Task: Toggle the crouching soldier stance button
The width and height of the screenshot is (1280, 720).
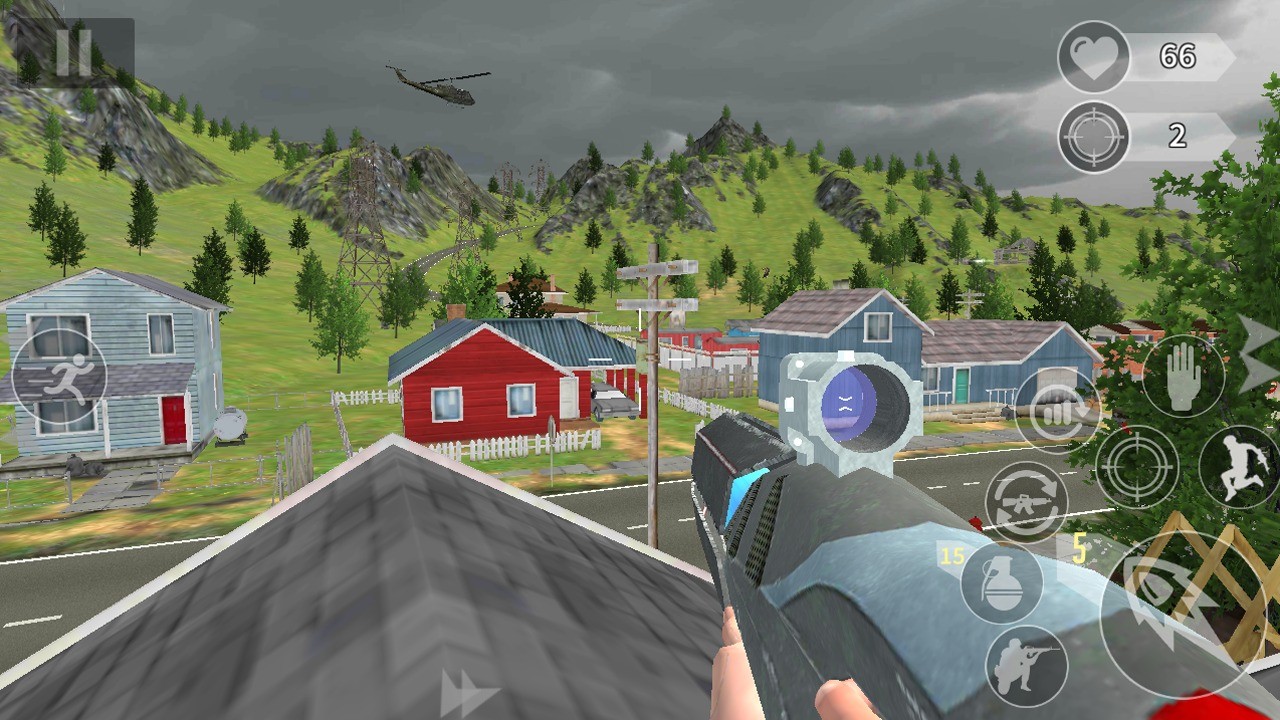Action: coord(1026,666)
